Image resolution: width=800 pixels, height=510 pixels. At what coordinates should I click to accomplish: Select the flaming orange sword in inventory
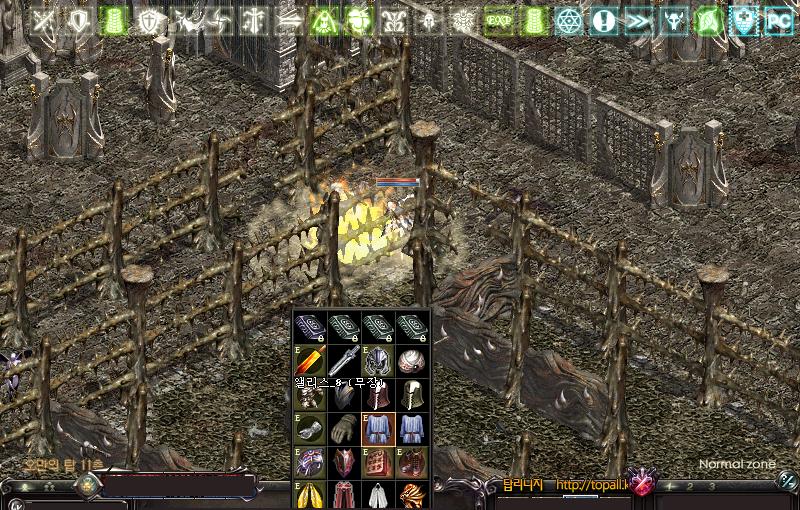click(x=309, y=361)
